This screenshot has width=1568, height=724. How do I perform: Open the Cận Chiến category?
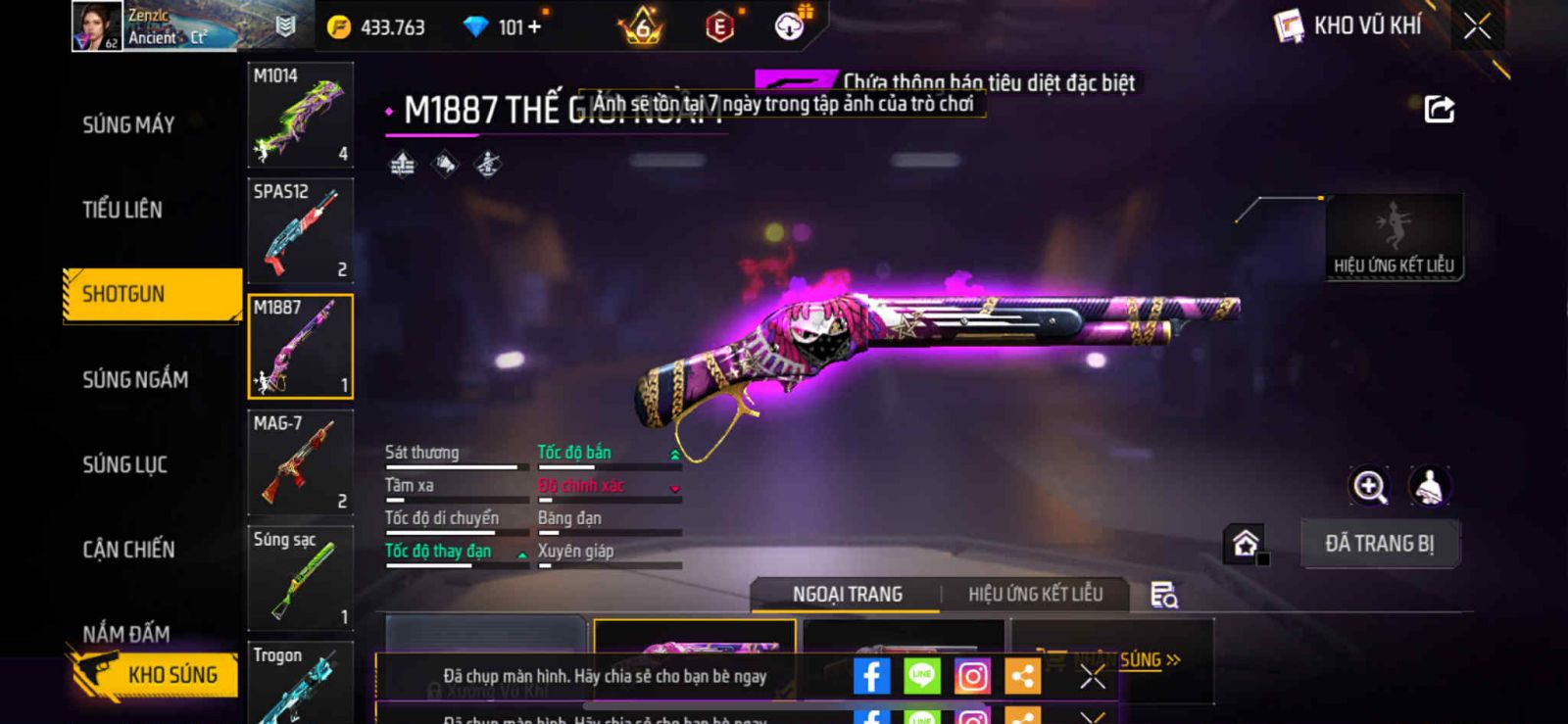click(x=128, y=550)
